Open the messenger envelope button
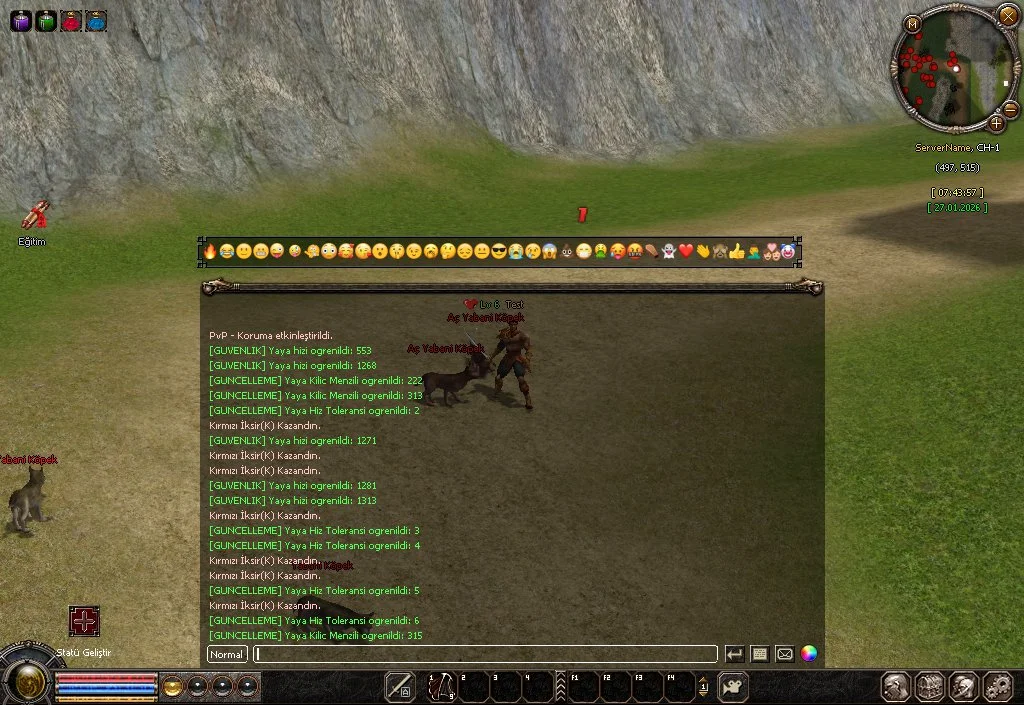The height and width of the screenshot is (705, 1024). [785, 654]
